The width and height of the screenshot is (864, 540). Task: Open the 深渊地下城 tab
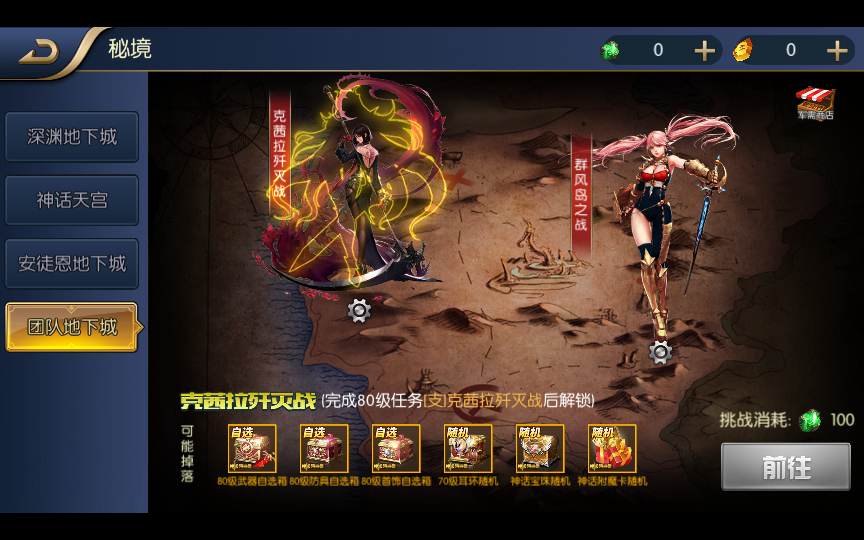72,137
